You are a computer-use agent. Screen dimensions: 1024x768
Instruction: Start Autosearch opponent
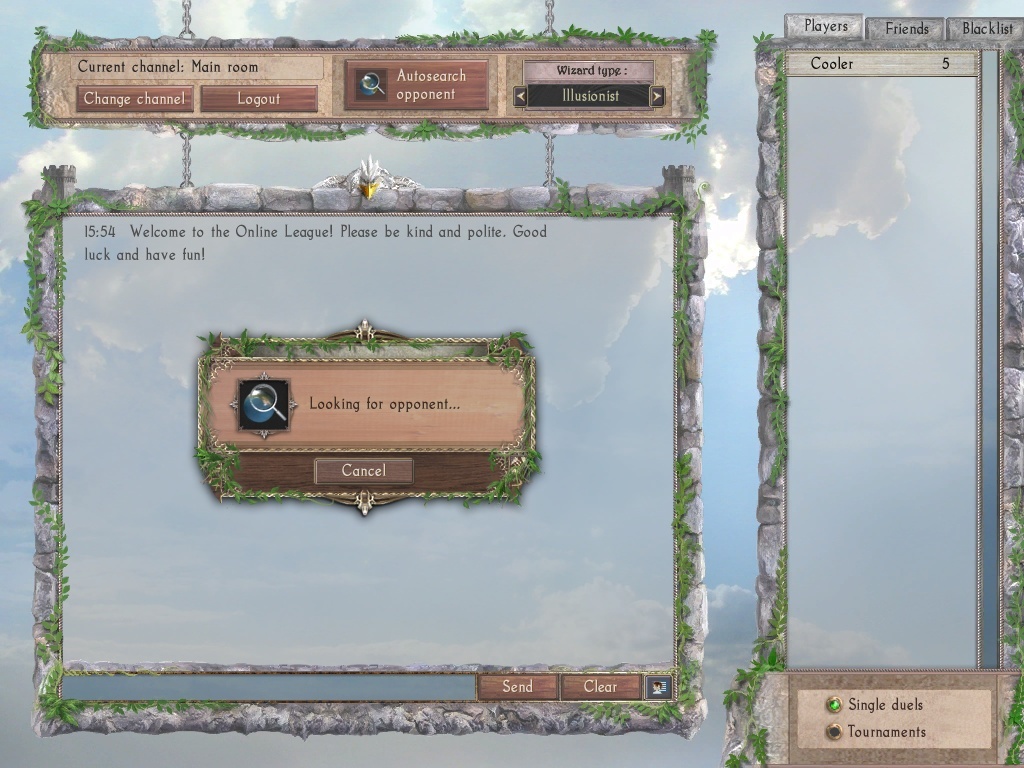pos(416,85)
